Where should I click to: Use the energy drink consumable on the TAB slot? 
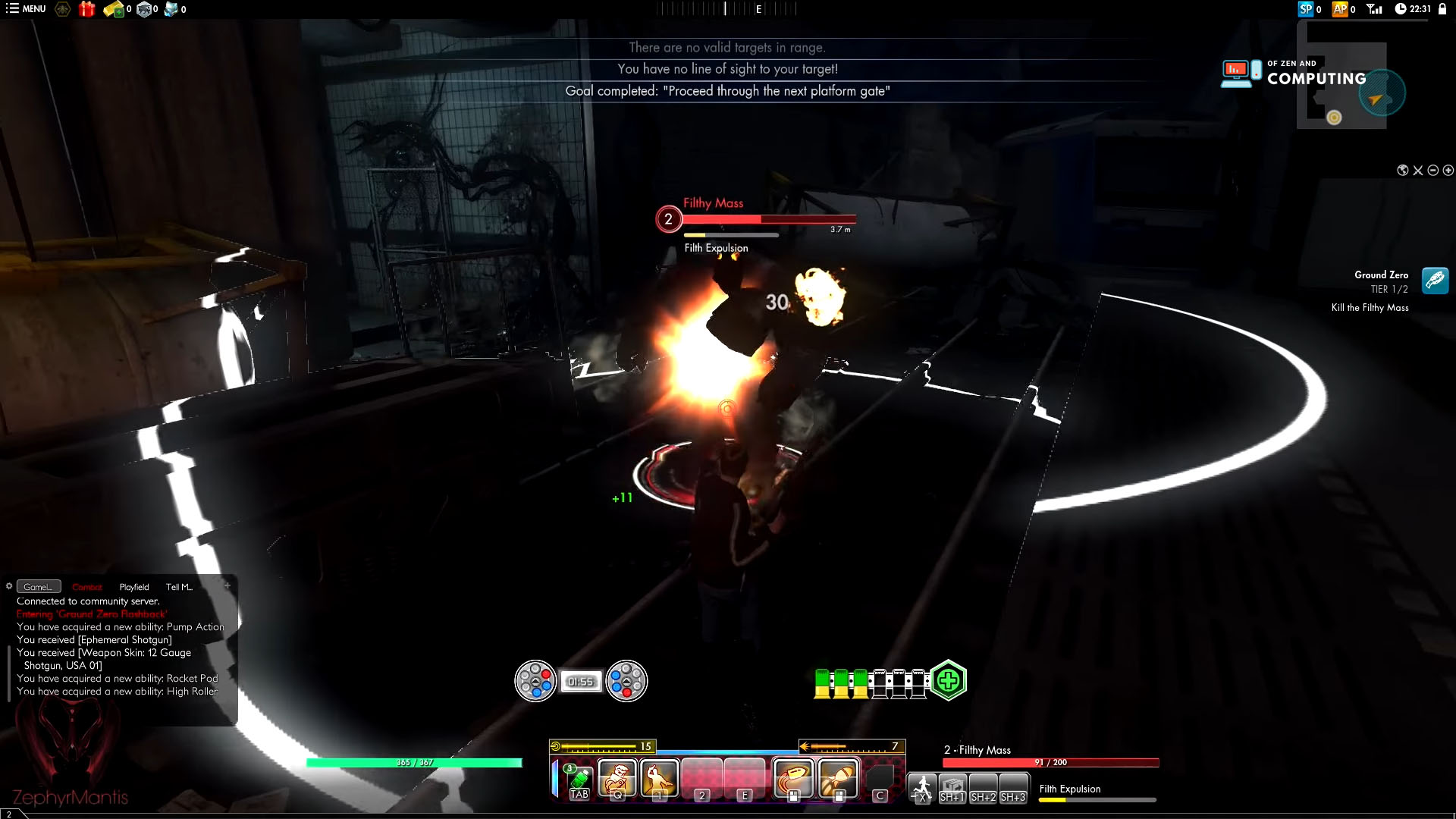click(x=579, y=780)
